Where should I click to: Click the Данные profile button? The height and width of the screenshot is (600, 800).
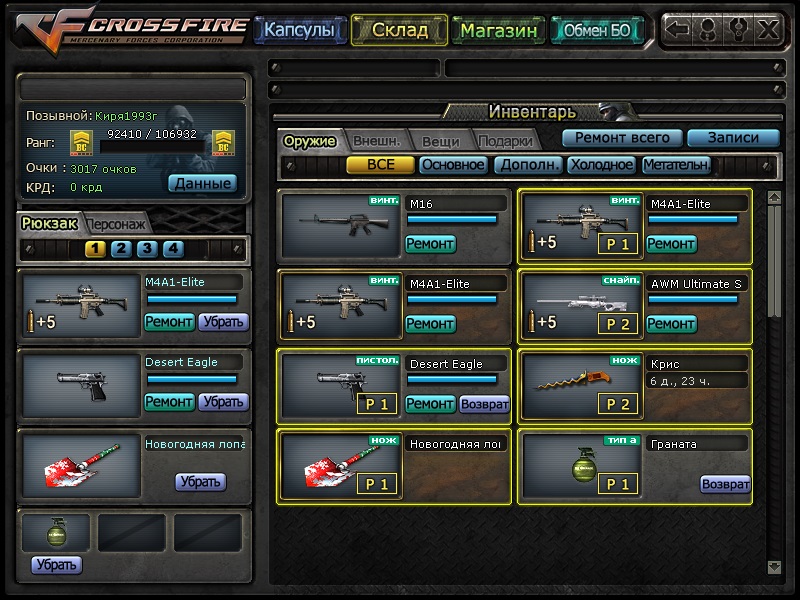[x=201, y=183]
